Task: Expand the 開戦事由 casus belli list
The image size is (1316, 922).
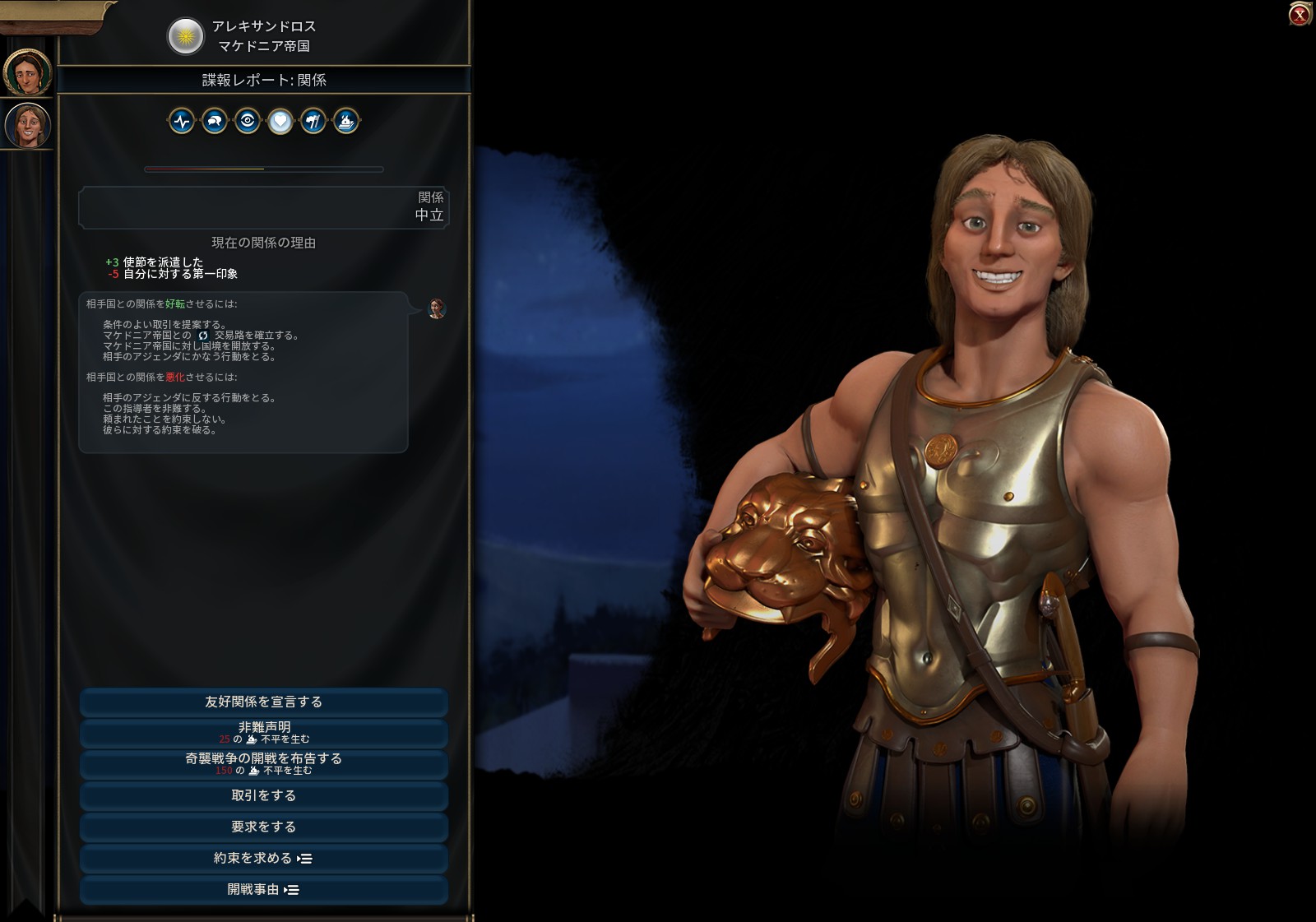Action: click(263, 889)
